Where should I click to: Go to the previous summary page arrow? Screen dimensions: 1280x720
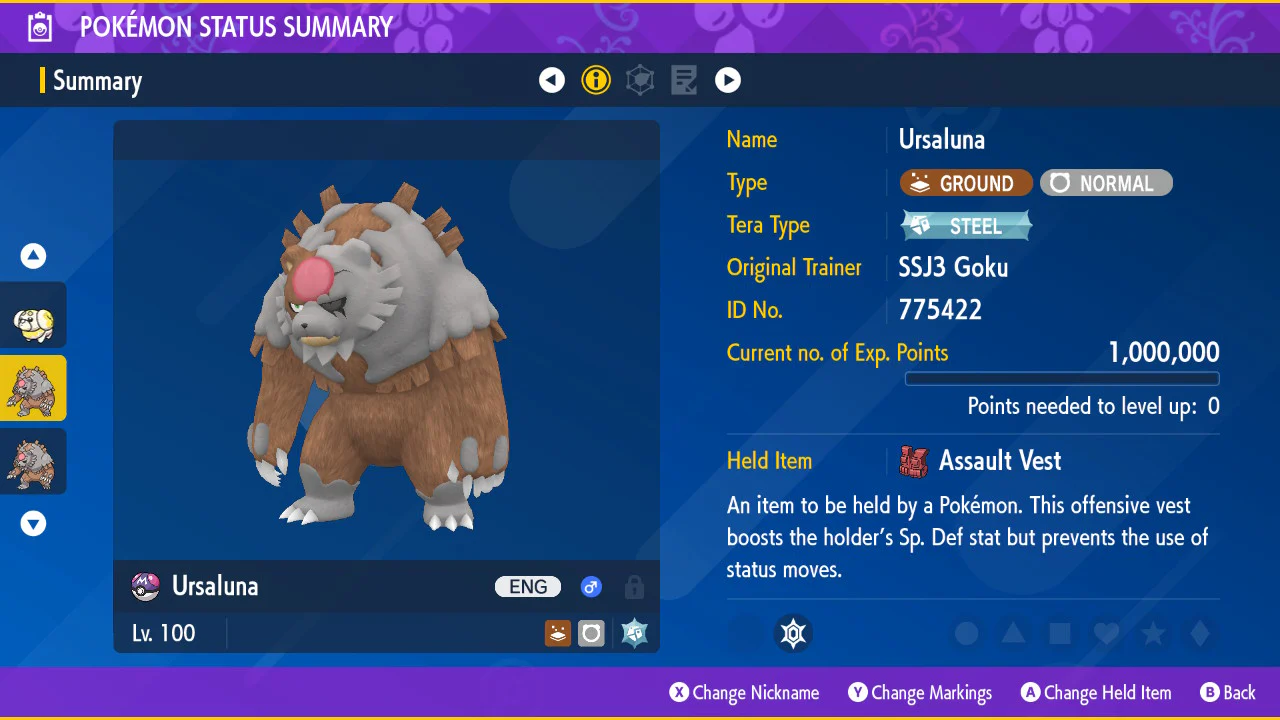point(552,80)
